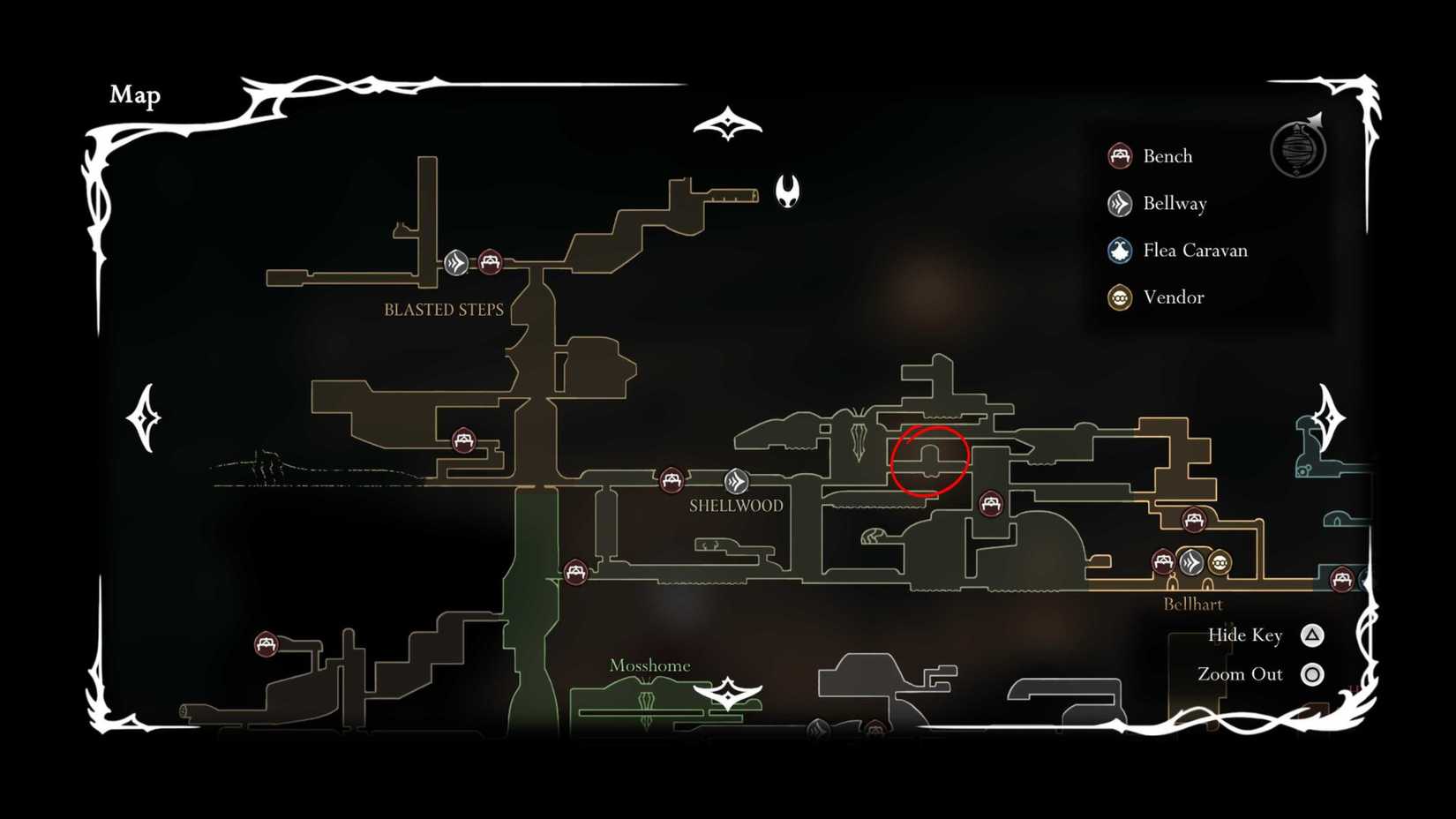1456x819 pixels.
Task: Select the Bellway icon at Shellwood
Action: click(x=735, y=482)
